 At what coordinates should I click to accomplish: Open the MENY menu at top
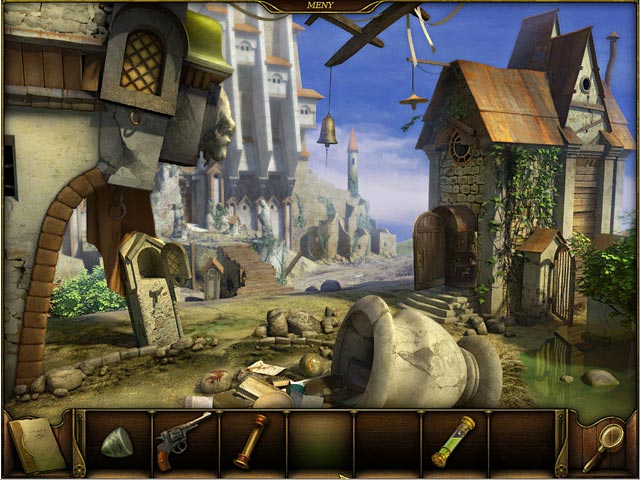(320, 5)
